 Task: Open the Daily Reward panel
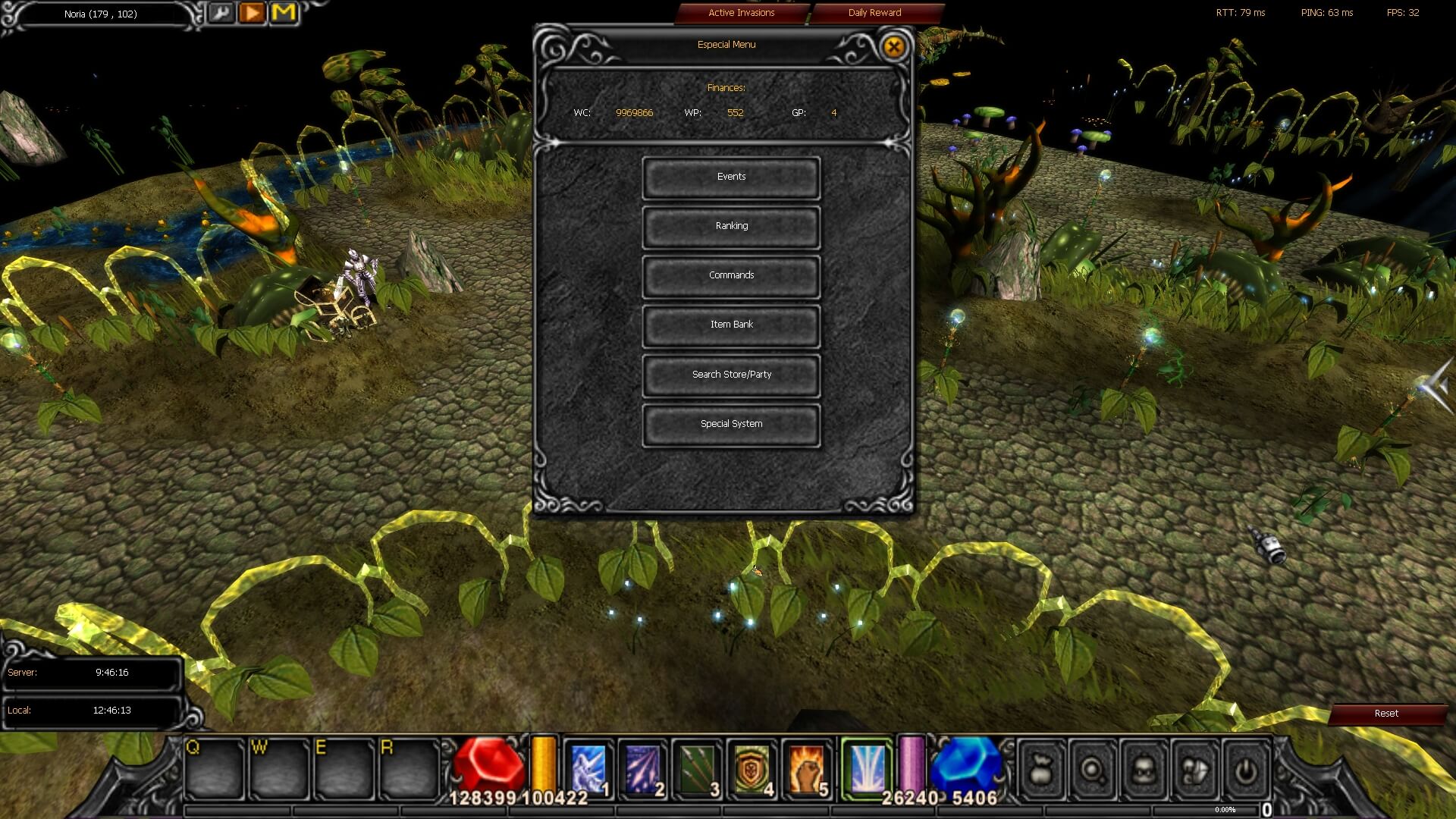pos(874,13)
